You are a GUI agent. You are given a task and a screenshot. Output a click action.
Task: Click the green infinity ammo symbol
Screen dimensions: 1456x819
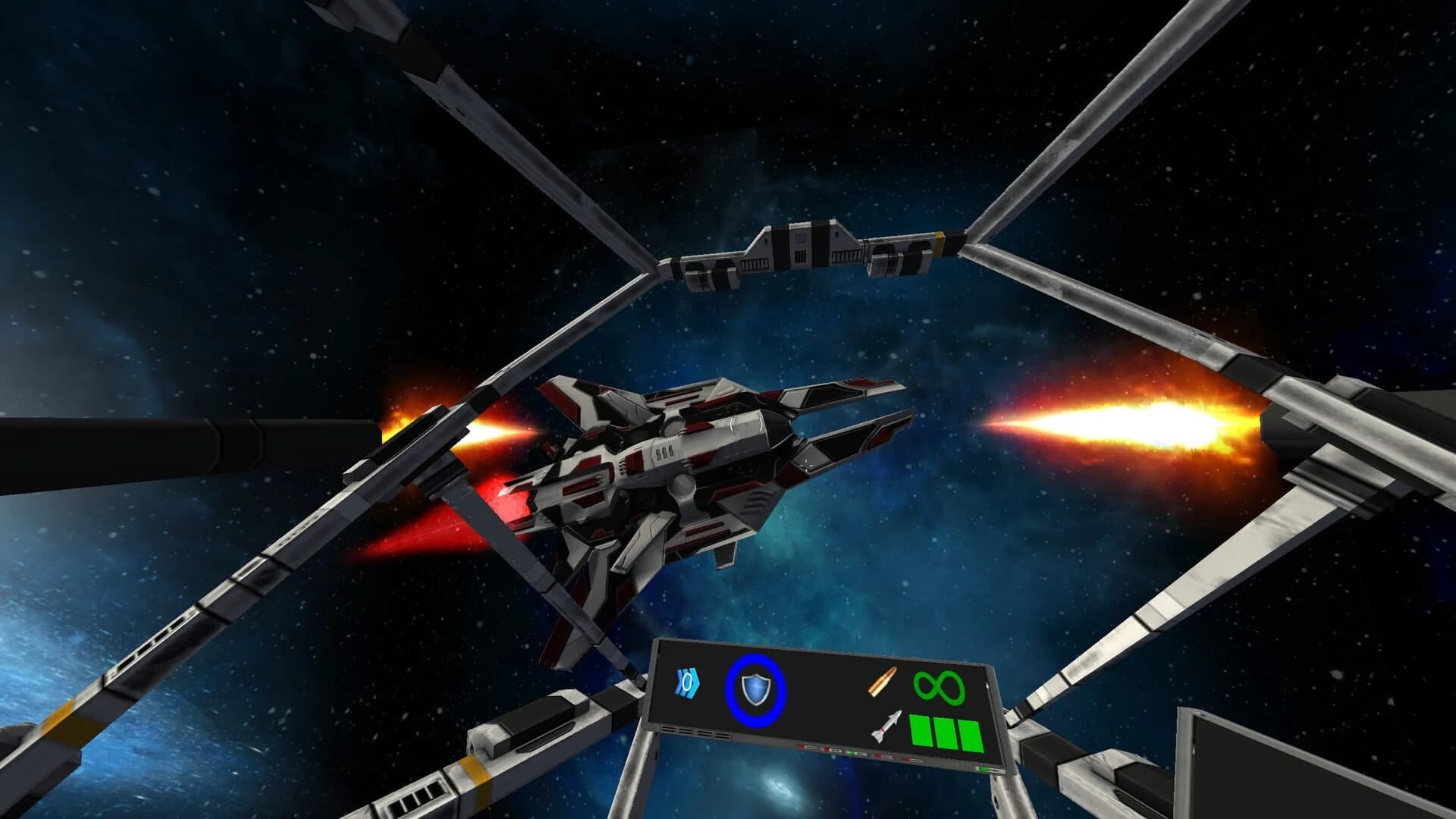pos(940,687)
